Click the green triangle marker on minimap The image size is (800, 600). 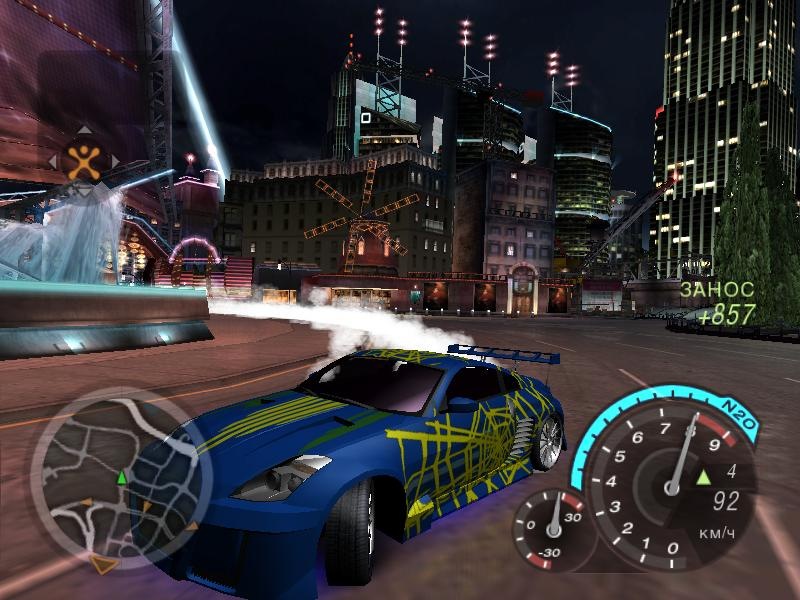click(x=122, y=479)
